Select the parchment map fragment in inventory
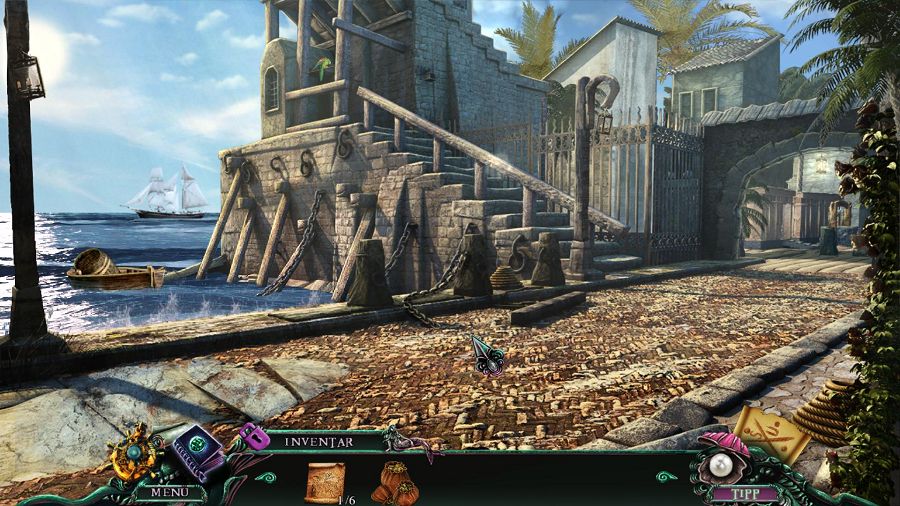Image resolution: width=900 pixels, height=506 pixels. coord(325,480)
